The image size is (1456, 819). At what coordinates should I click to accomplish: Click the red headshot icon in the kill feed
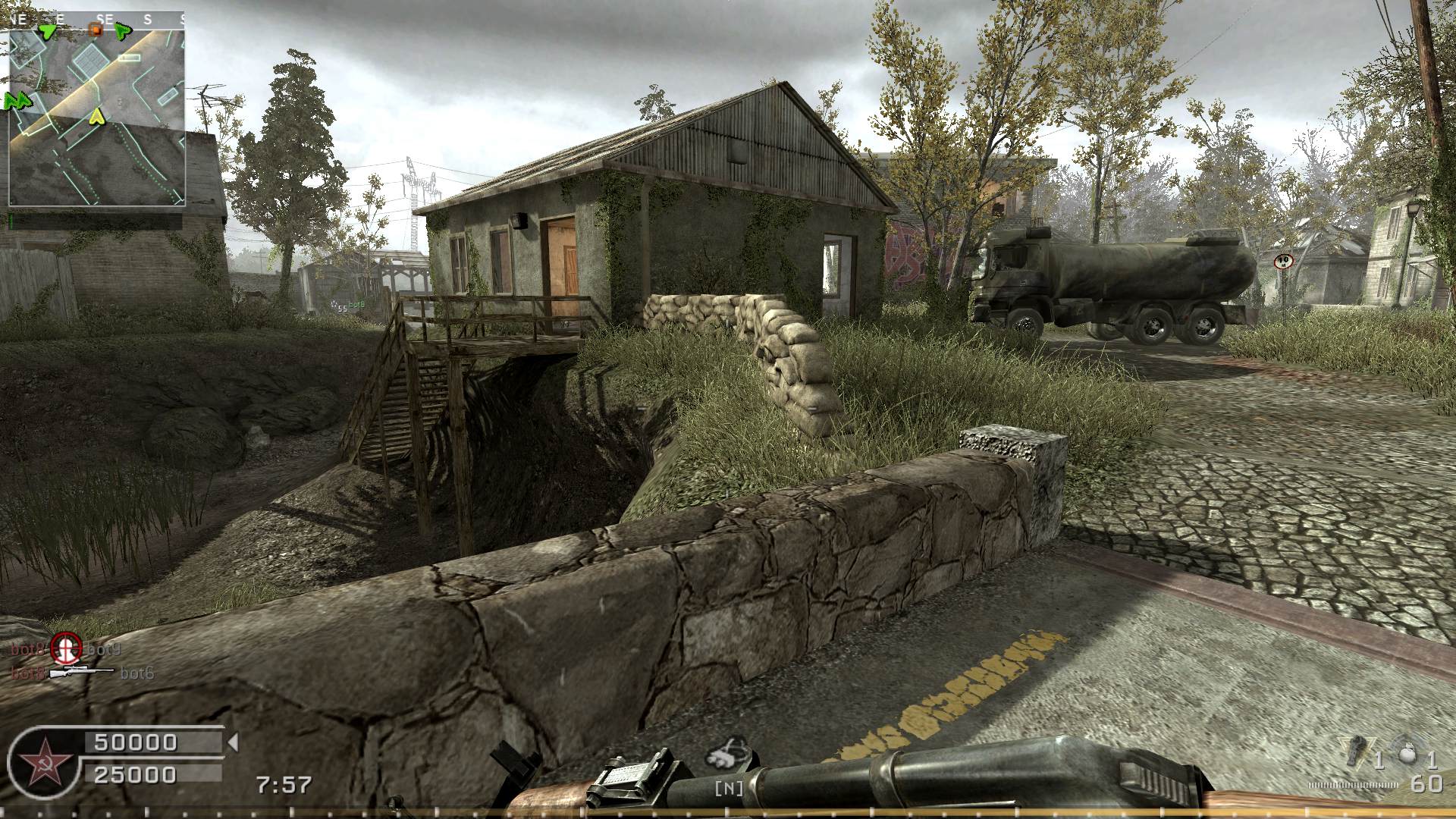coord(66,649)
